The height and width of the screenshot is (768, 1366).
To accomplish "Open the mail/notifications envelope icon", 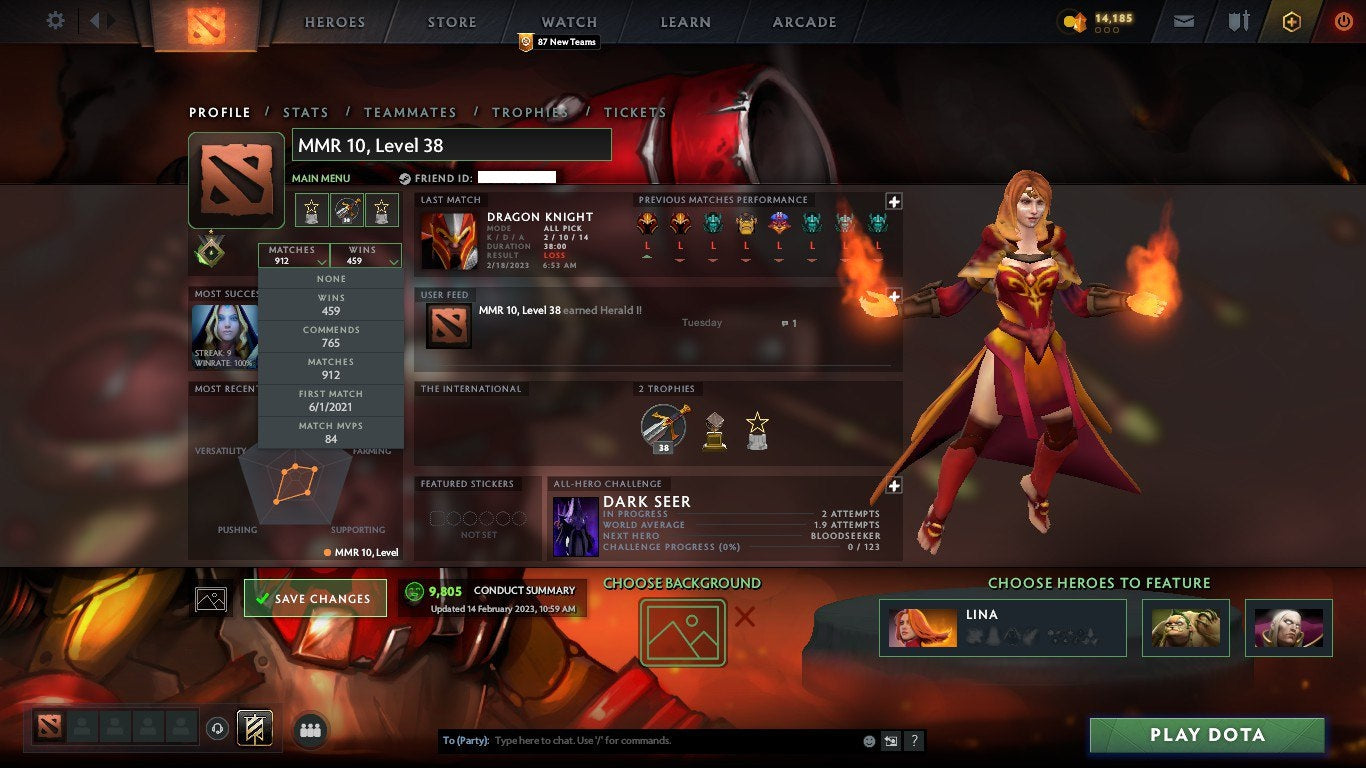I will (x=1183, y=19).
